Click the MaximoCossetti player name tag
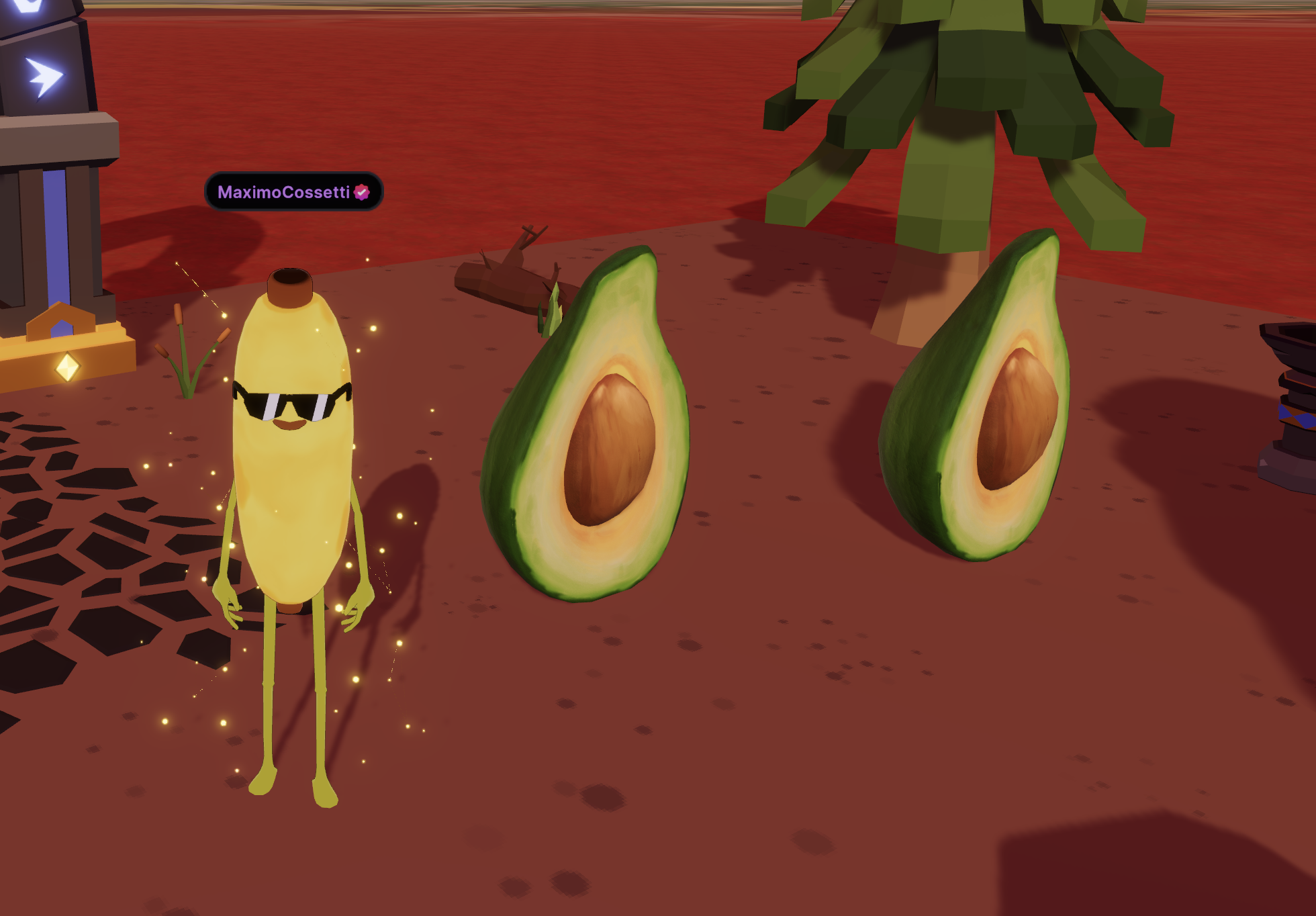The height and width of the screenshot is (916, 1316). (293, 192)
